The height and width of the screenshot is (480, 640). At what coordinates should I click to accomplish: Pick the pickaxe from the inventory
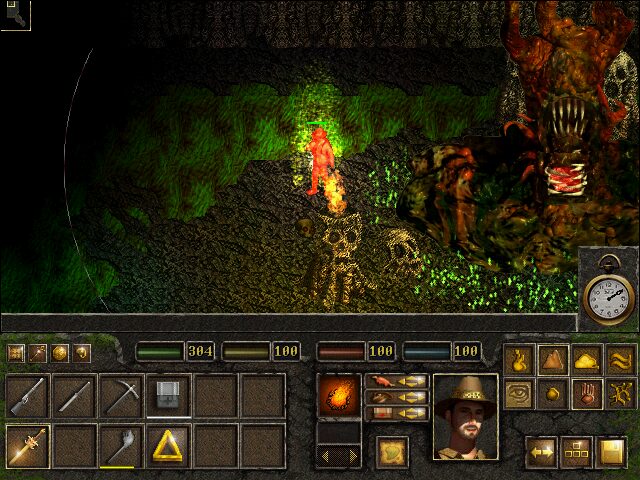(121, 397)
